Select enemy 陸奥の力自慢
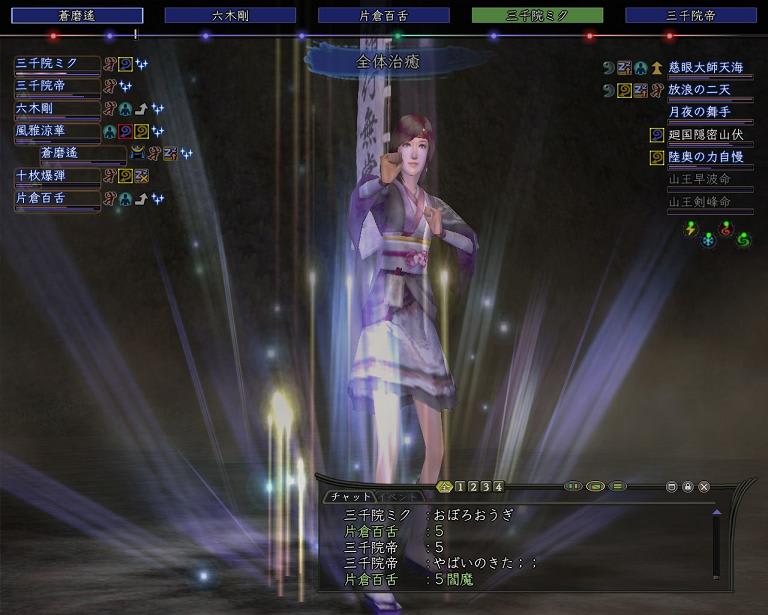The width and height of the screenshot is (768, 615). 706,157
